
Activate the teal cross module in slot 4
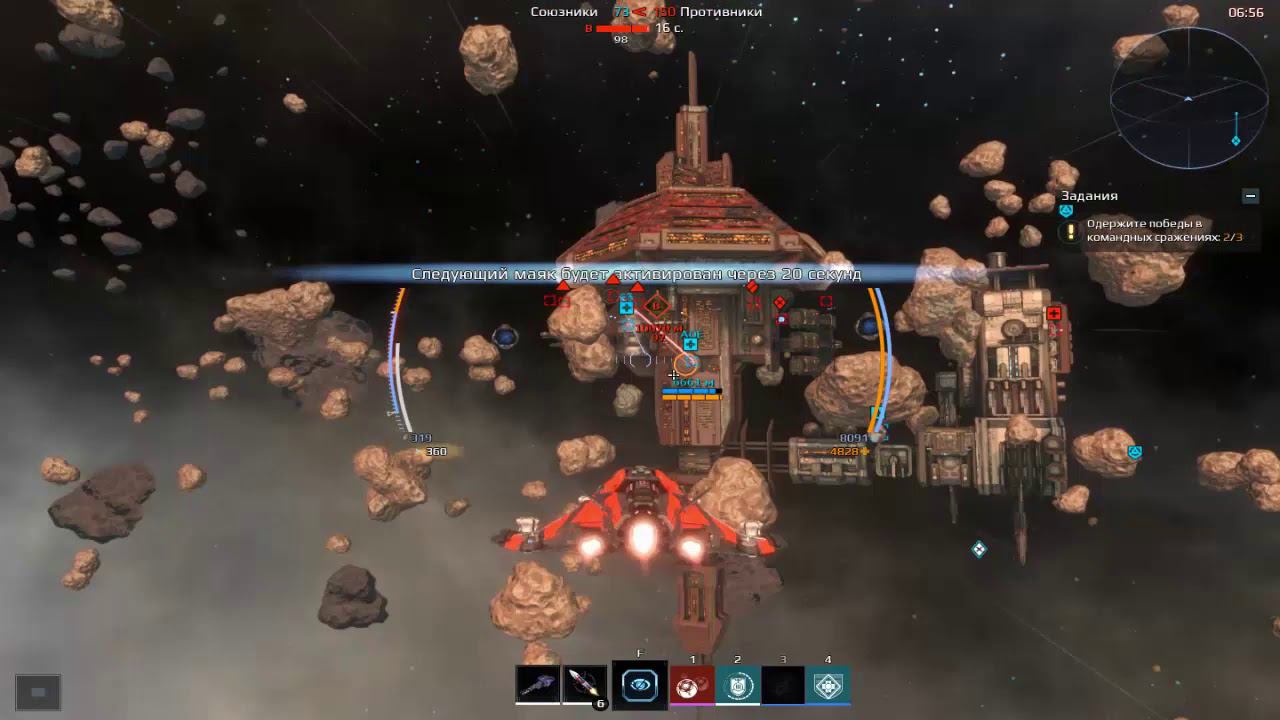[828, 685]
